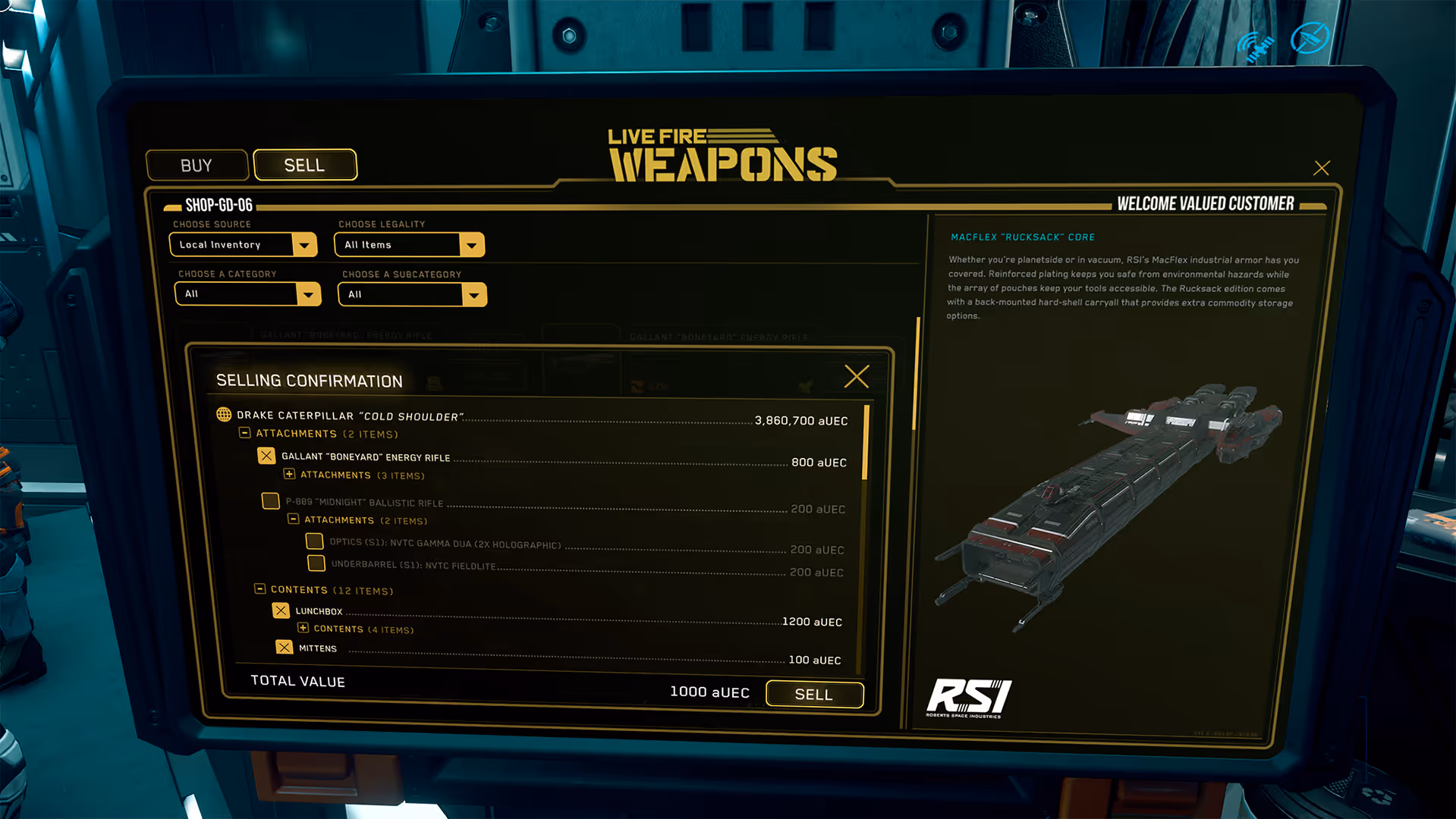This screenshot has width=1456, height=819.
Task: Select the SELL tab
Action: 304,165
